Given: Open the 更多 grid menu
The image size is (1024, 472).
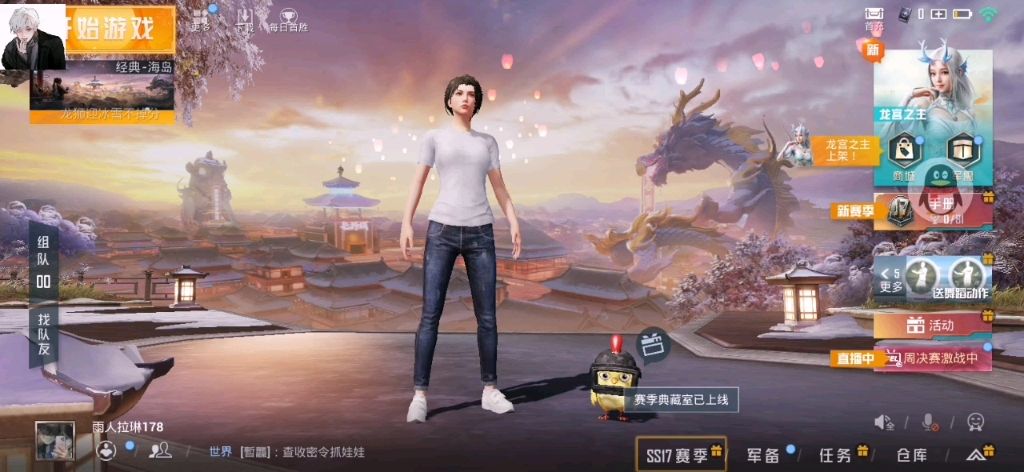Looking at the screenshot, I should 200,19.
